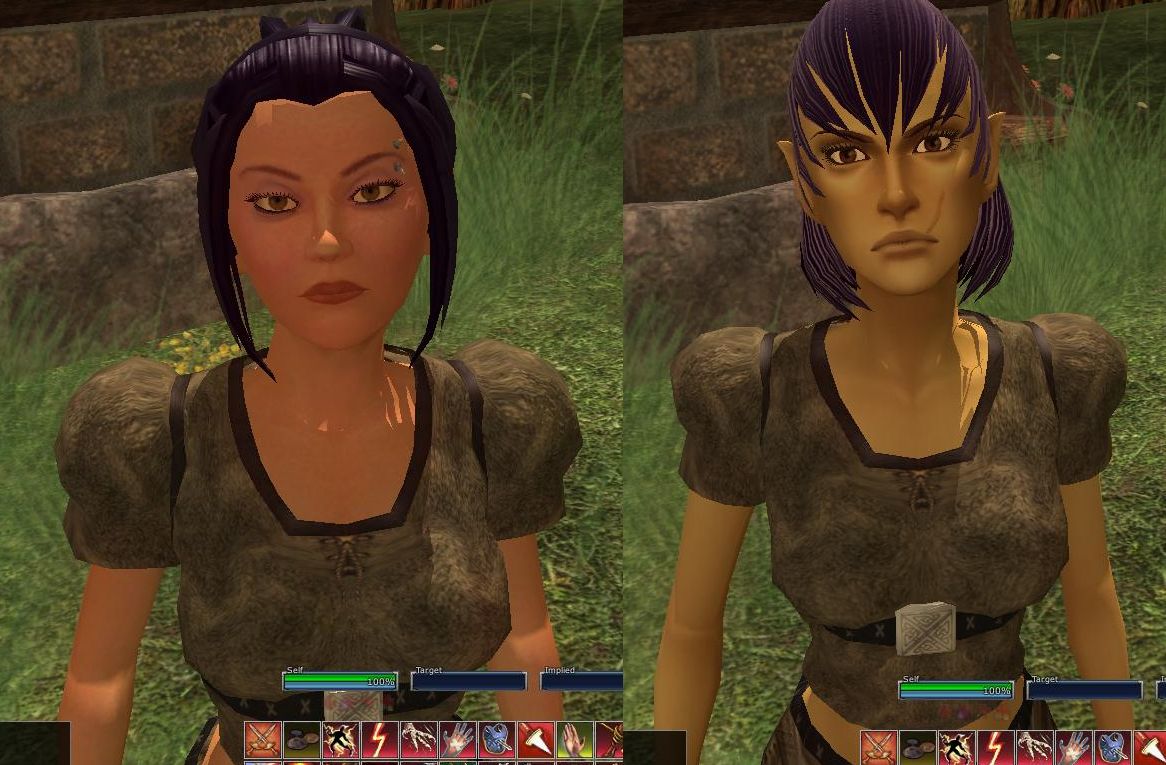Cast lightning bolt from the human's hotbar
This screenshot has height=765, width=1166.
click(x=378, y=741)
